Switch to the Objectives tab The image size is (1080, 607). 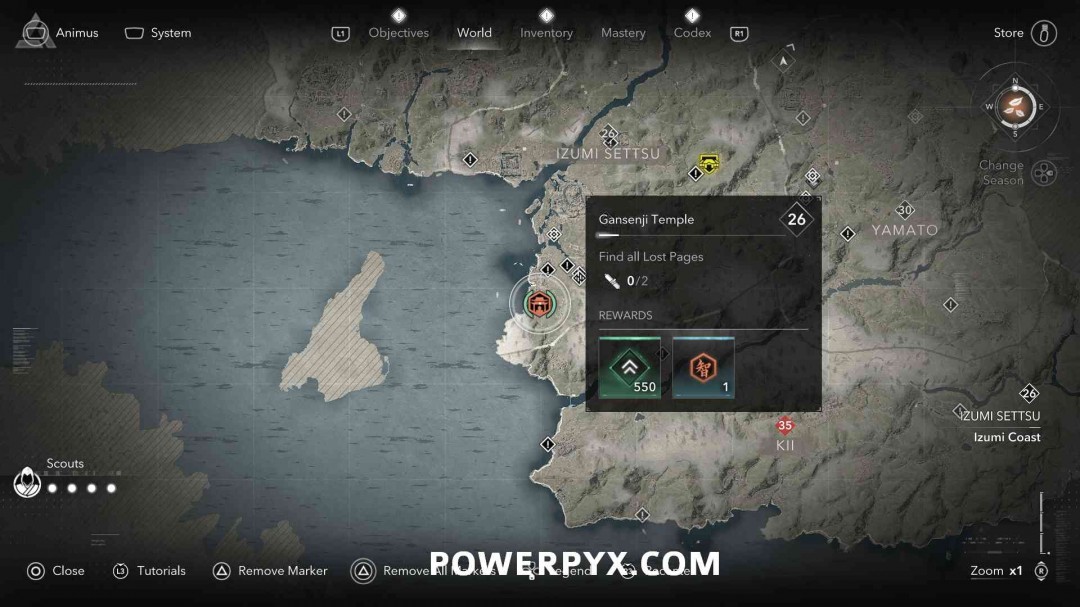(x=398, y=33)
